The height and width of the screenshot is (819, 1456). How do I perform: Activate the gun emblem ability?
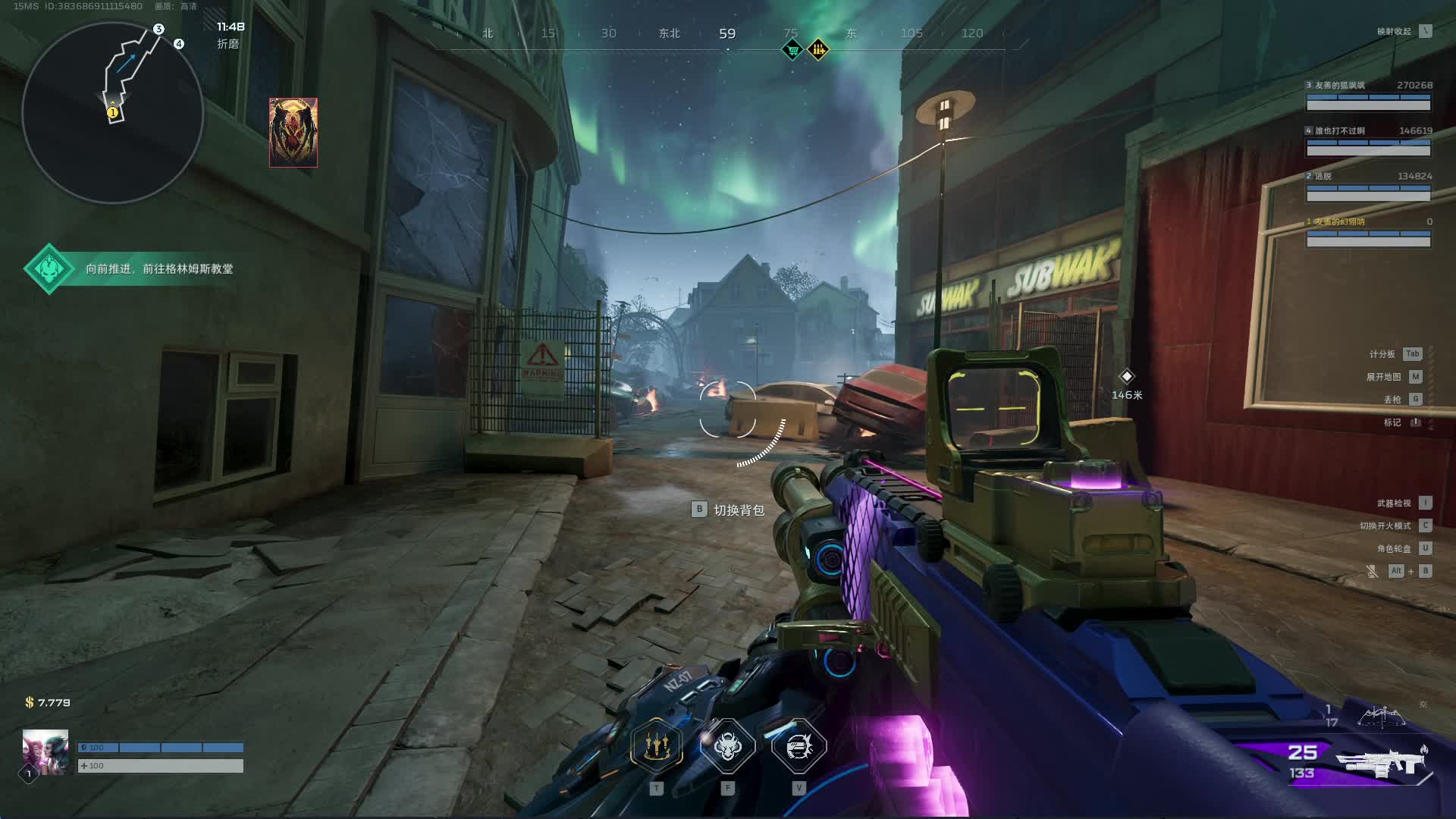pos(799,746)
